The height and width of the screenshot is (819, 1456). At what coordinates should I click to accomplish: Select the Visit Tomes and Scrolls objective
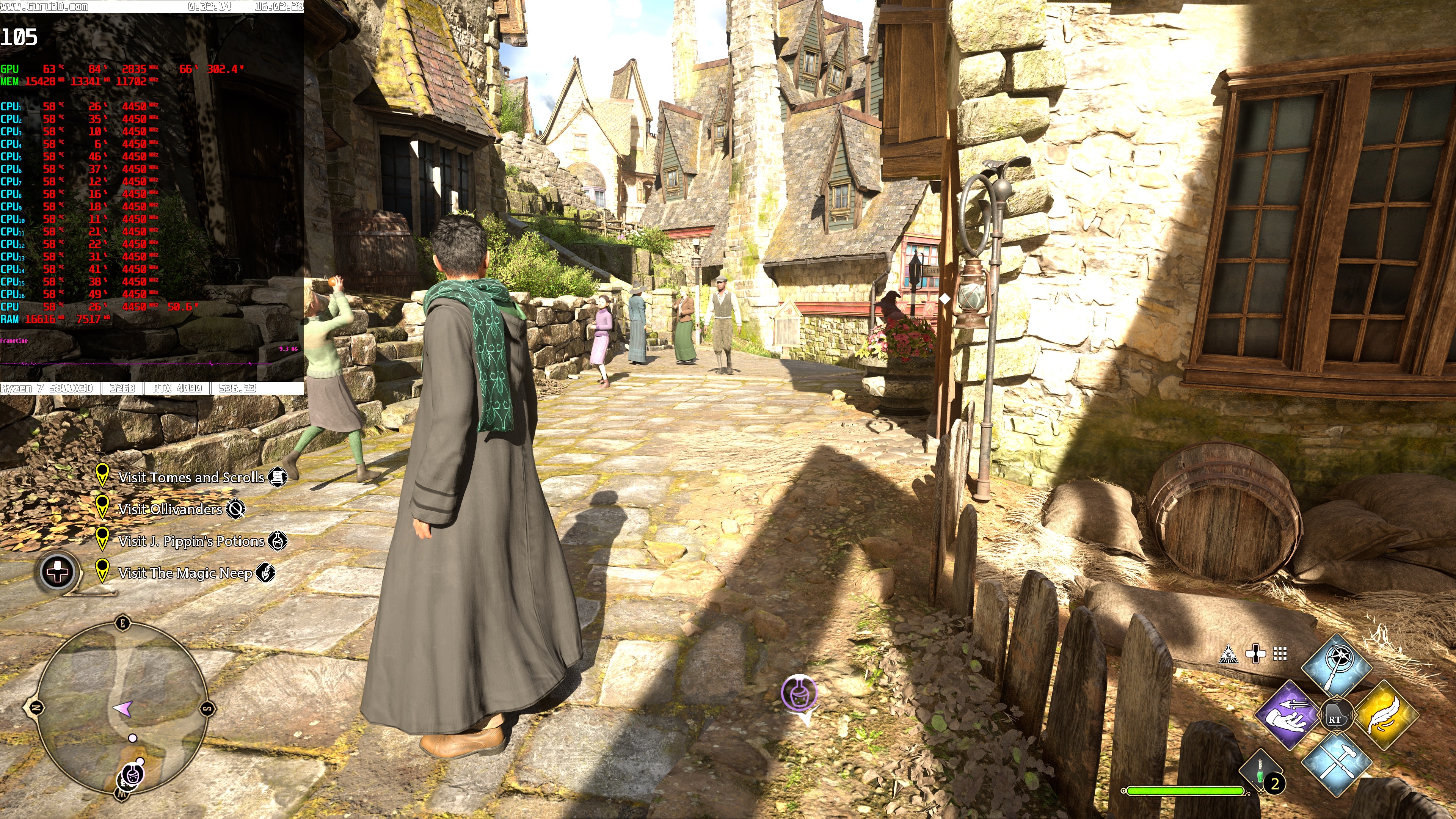point(191,478)
